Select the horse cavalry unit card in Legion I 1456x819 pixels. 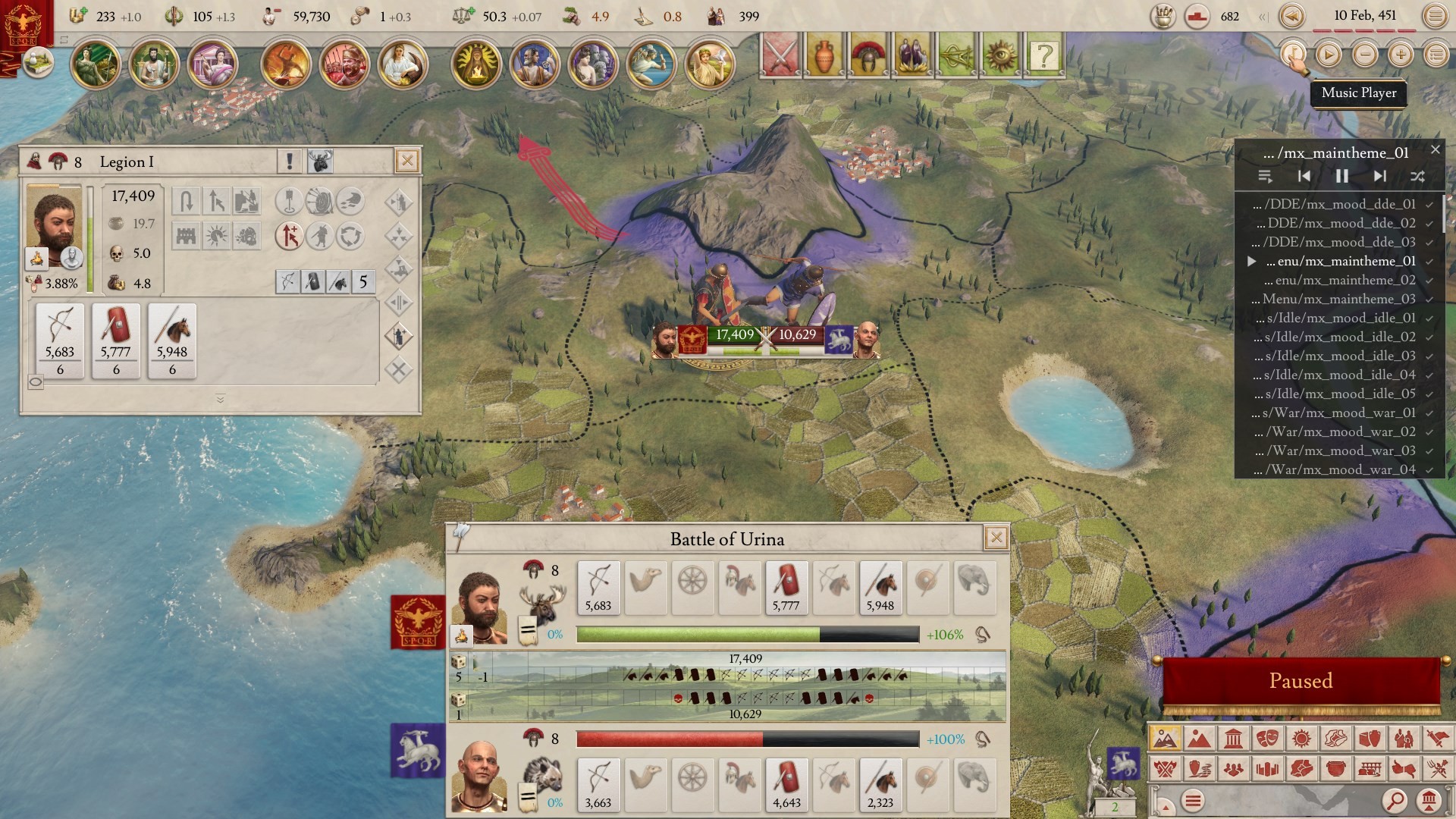coord(172,340)
